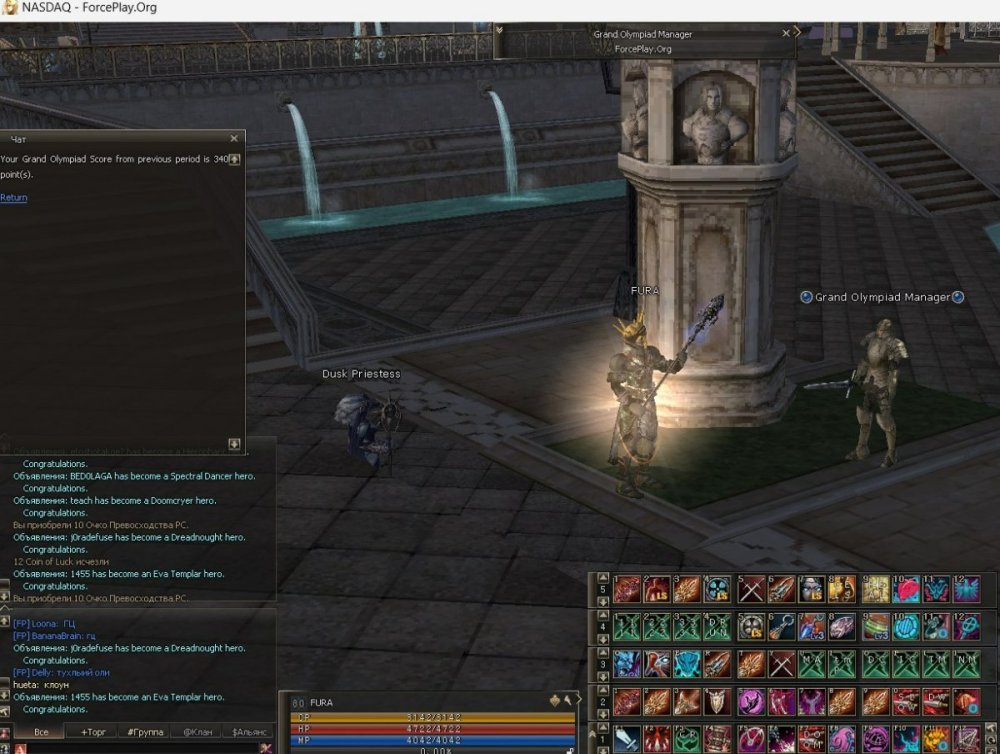Use the crossed swords skill on bar 5
Image resolution: width=1000 pixels, height=754 pixels.
751,590
